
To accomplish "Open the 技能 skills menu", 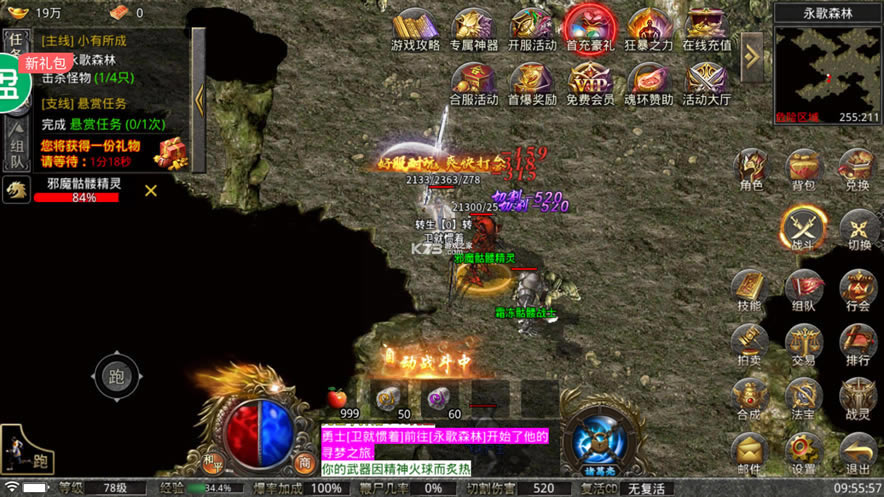I will tap(750, 288).
